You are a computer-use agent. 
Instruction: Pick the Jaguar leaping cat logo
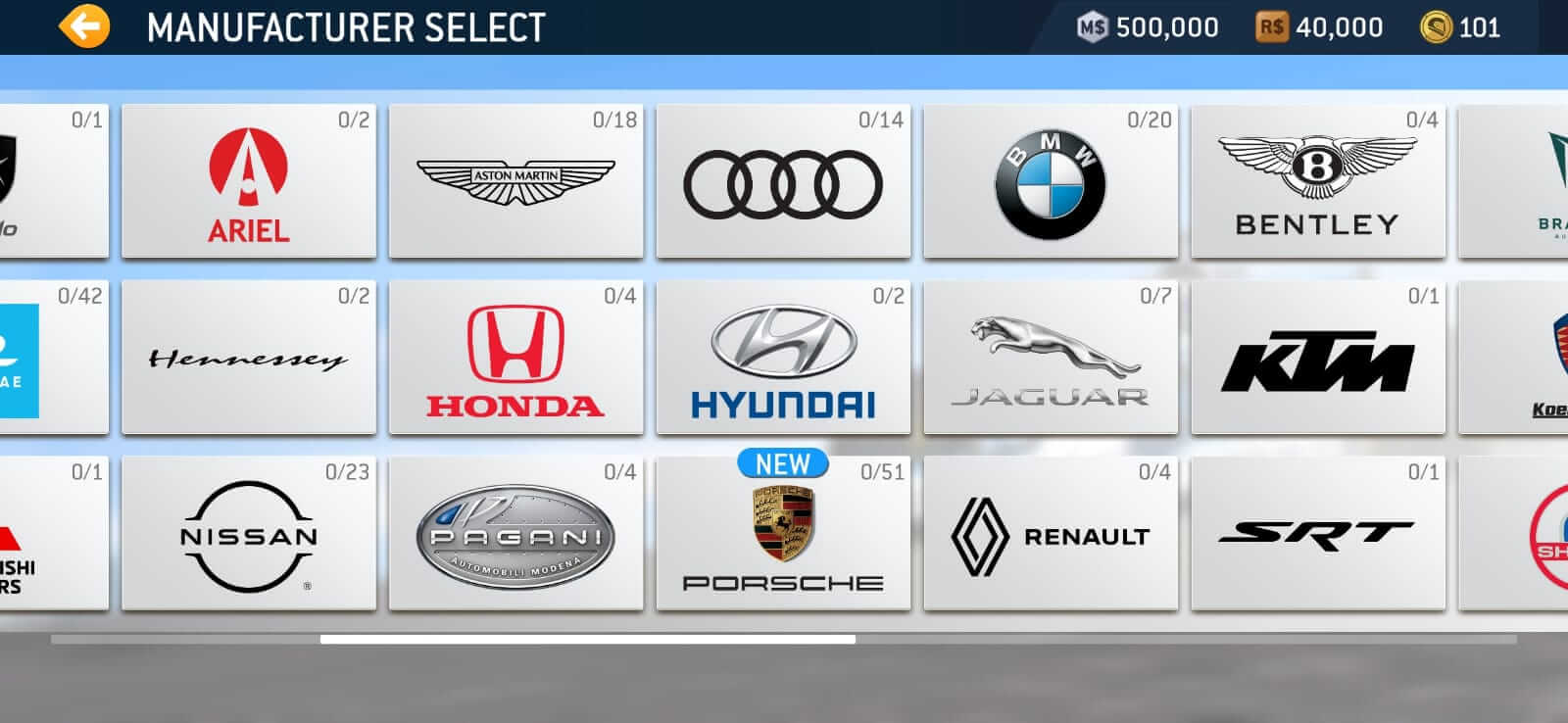[x=1051, y=357]
